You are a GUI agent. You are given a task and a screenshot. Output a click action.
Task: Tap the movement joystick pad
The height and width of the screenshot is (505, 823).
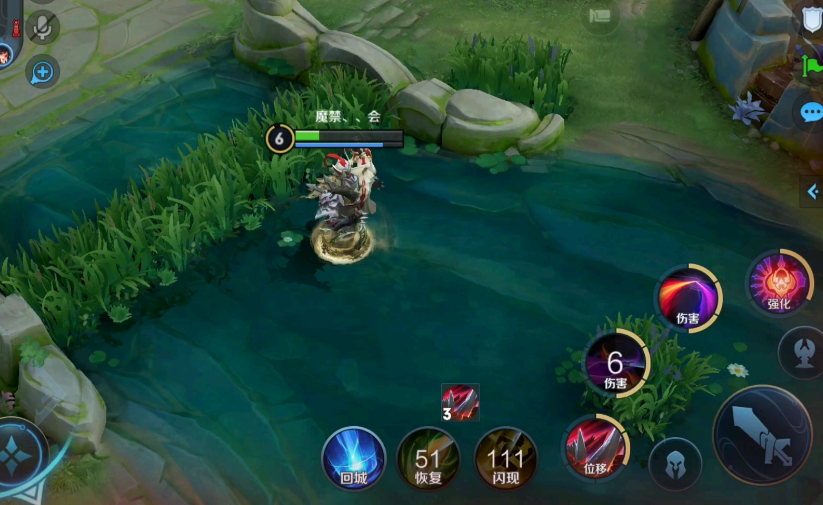point(20,453)
